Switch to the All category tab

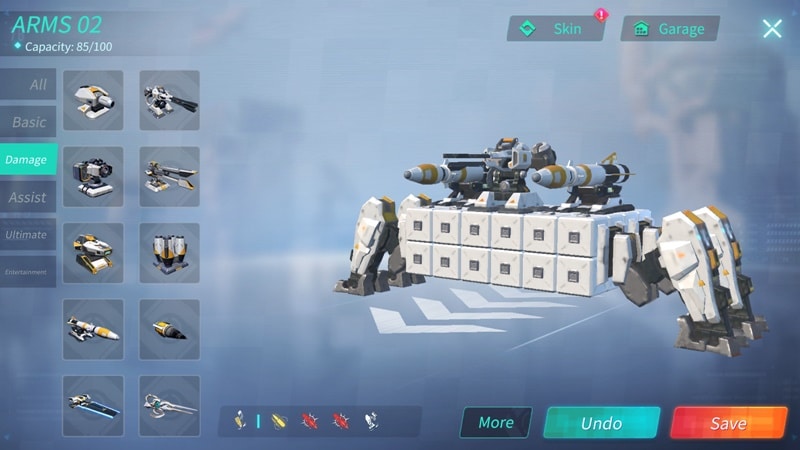(x=29, y=85)
